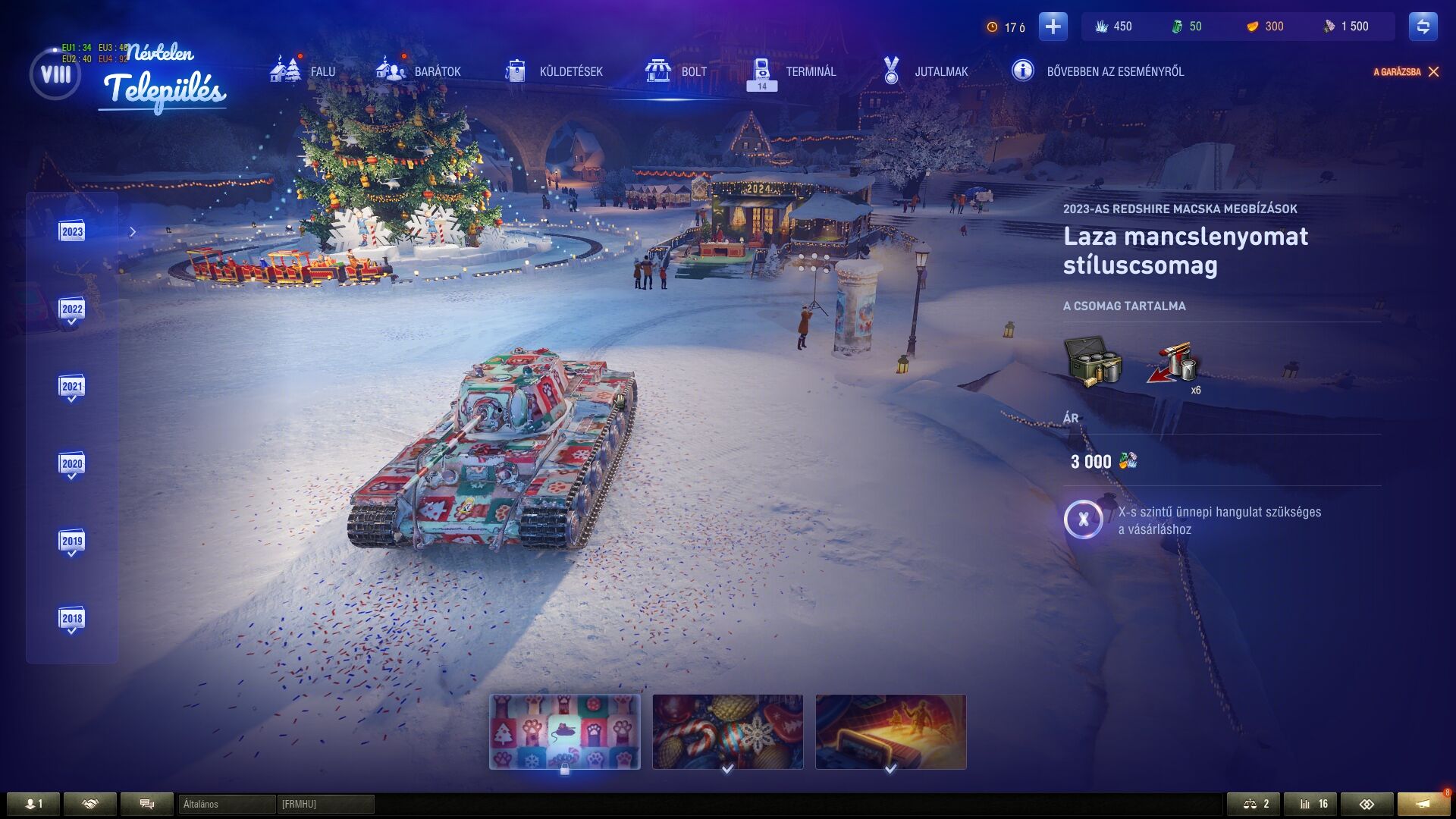Click the Általános chat channel tab
The image size is (1456, 819).
[226, 804]
